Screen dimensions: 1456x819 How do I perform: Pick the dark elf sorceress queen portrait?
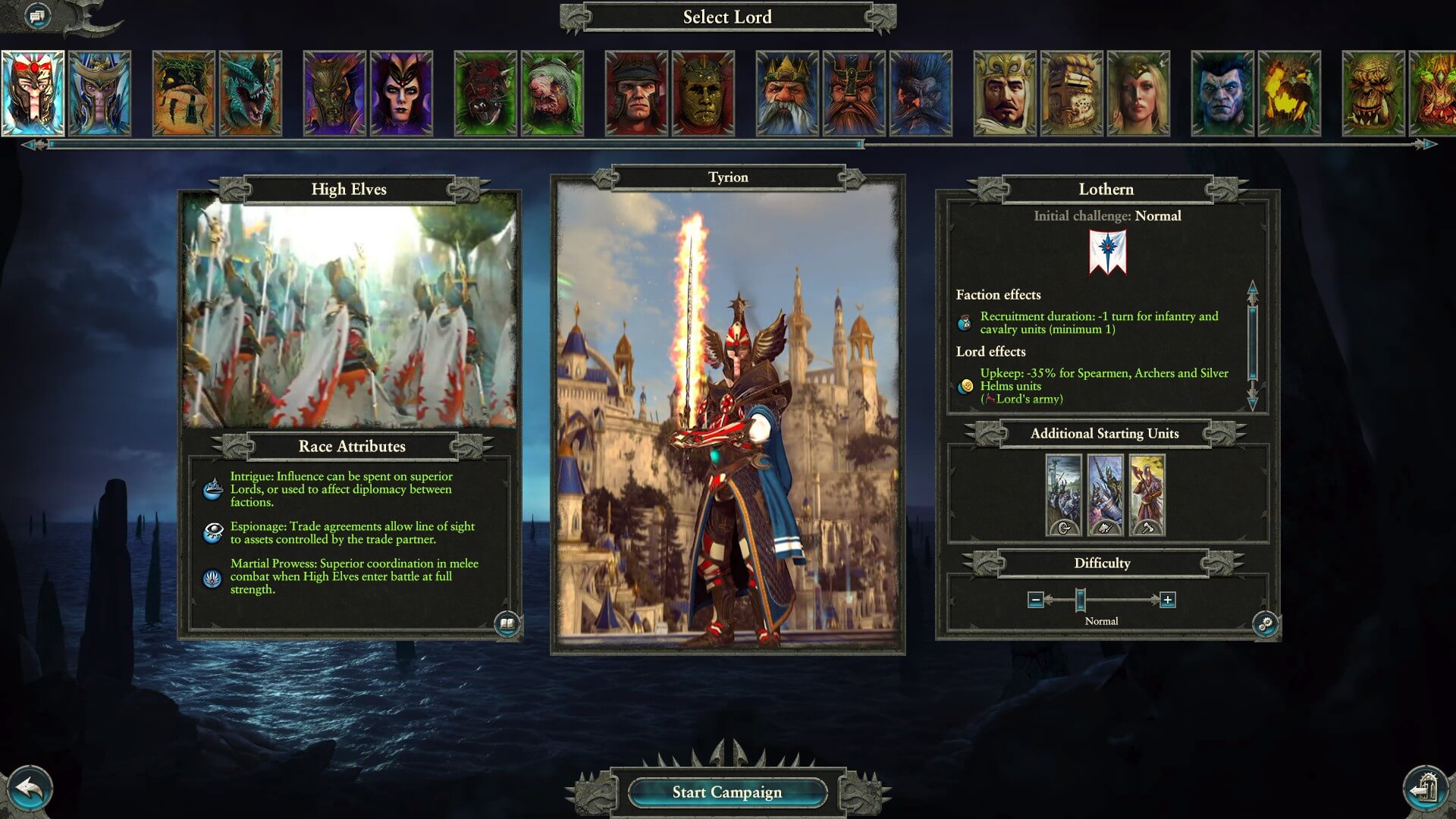coord(401,93)
